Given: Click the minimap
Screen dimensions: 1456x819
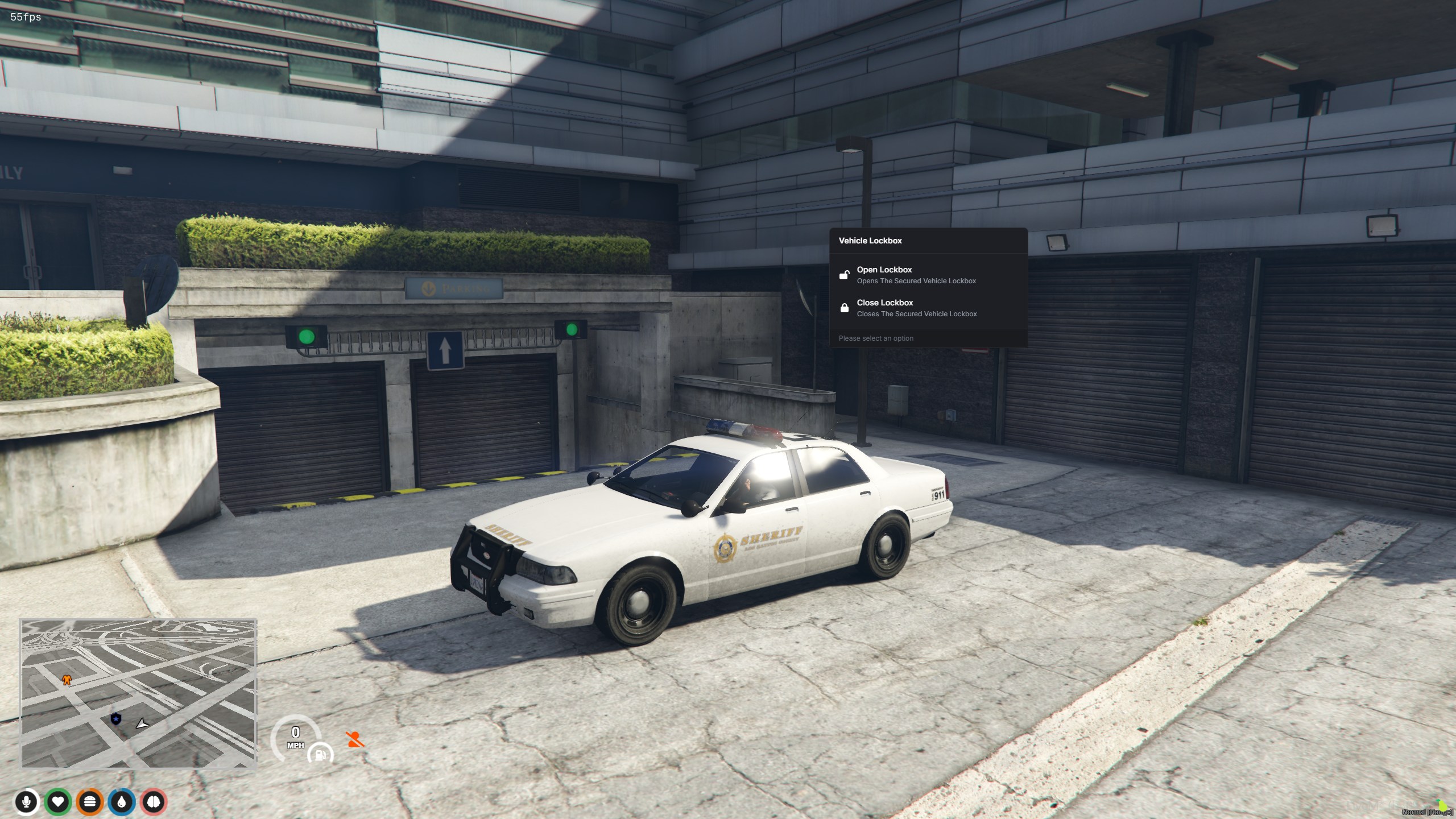Looking at the screenshot, I should (139, 693).
